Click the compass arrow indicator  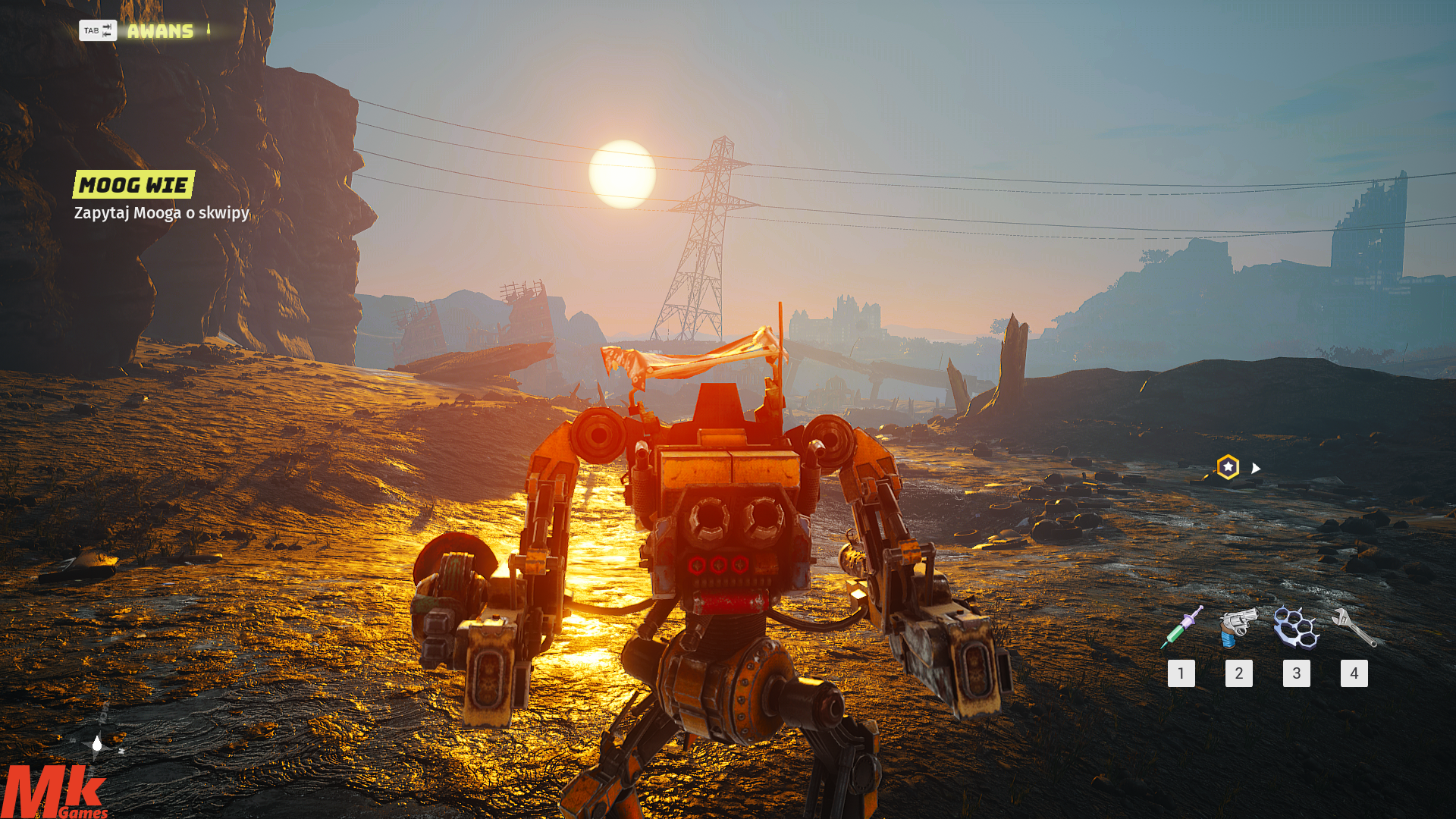coord(97,745)
